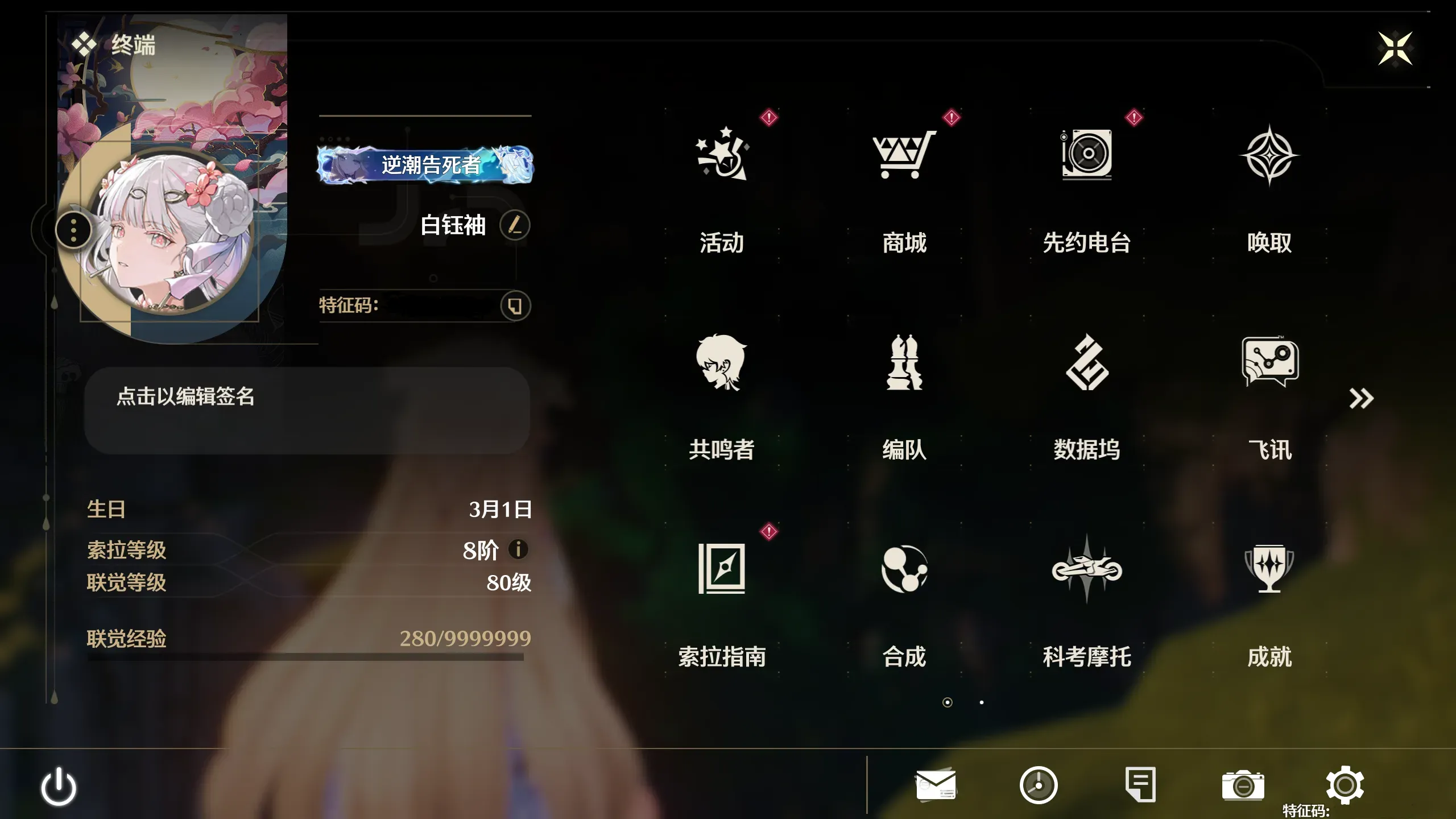Edit the player name with the pencil icon
Screen dimensions: 1456x819
(x=515, y=225)
